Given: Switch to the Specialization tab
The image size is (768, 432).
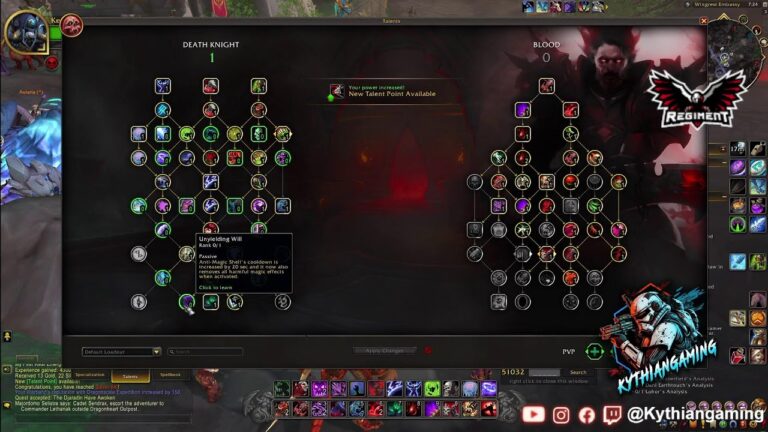Looking at the screenshot, I should coord(89,374).
